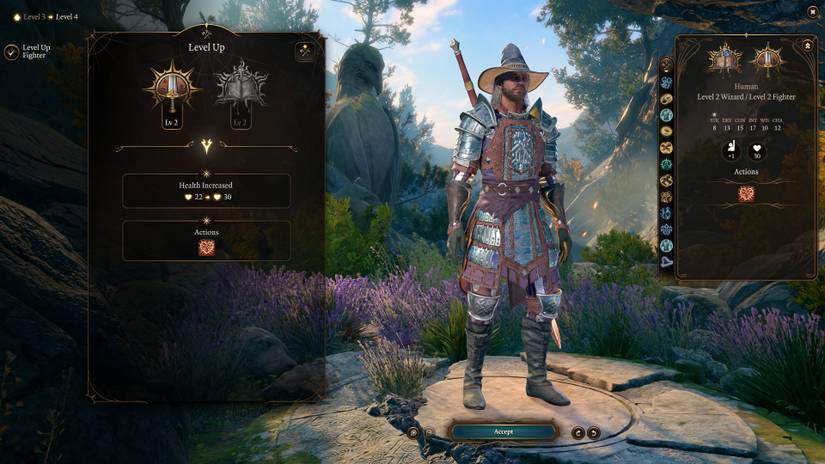The height and width of the screenshot is (464, 825).
Task: Select the greyed Wizard class emblem
Action: (x=240, y=88)
